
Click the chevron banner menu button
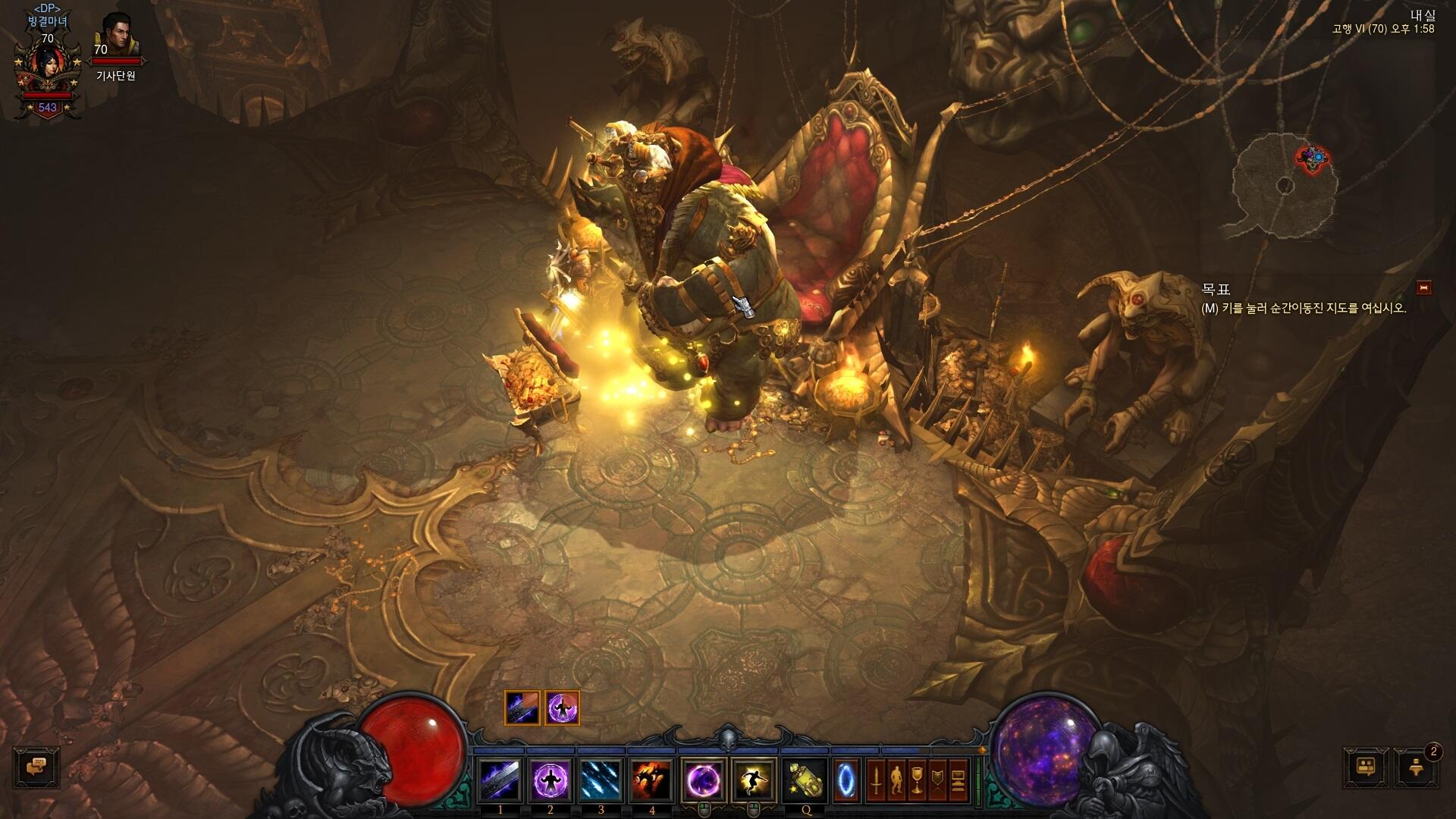coord(937,780)
